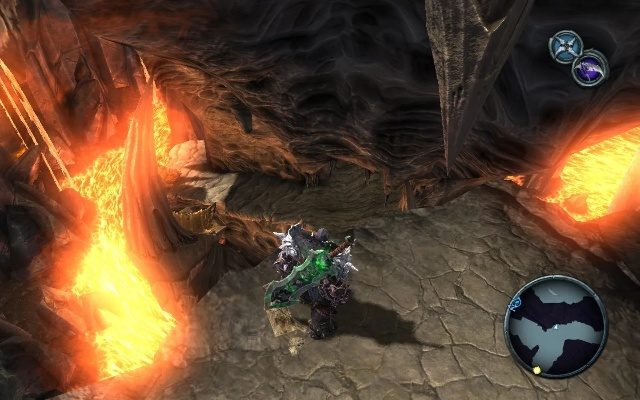Activate the purple scythe weapon icon
The image size is (640, 400).
[x=589, y=70]
